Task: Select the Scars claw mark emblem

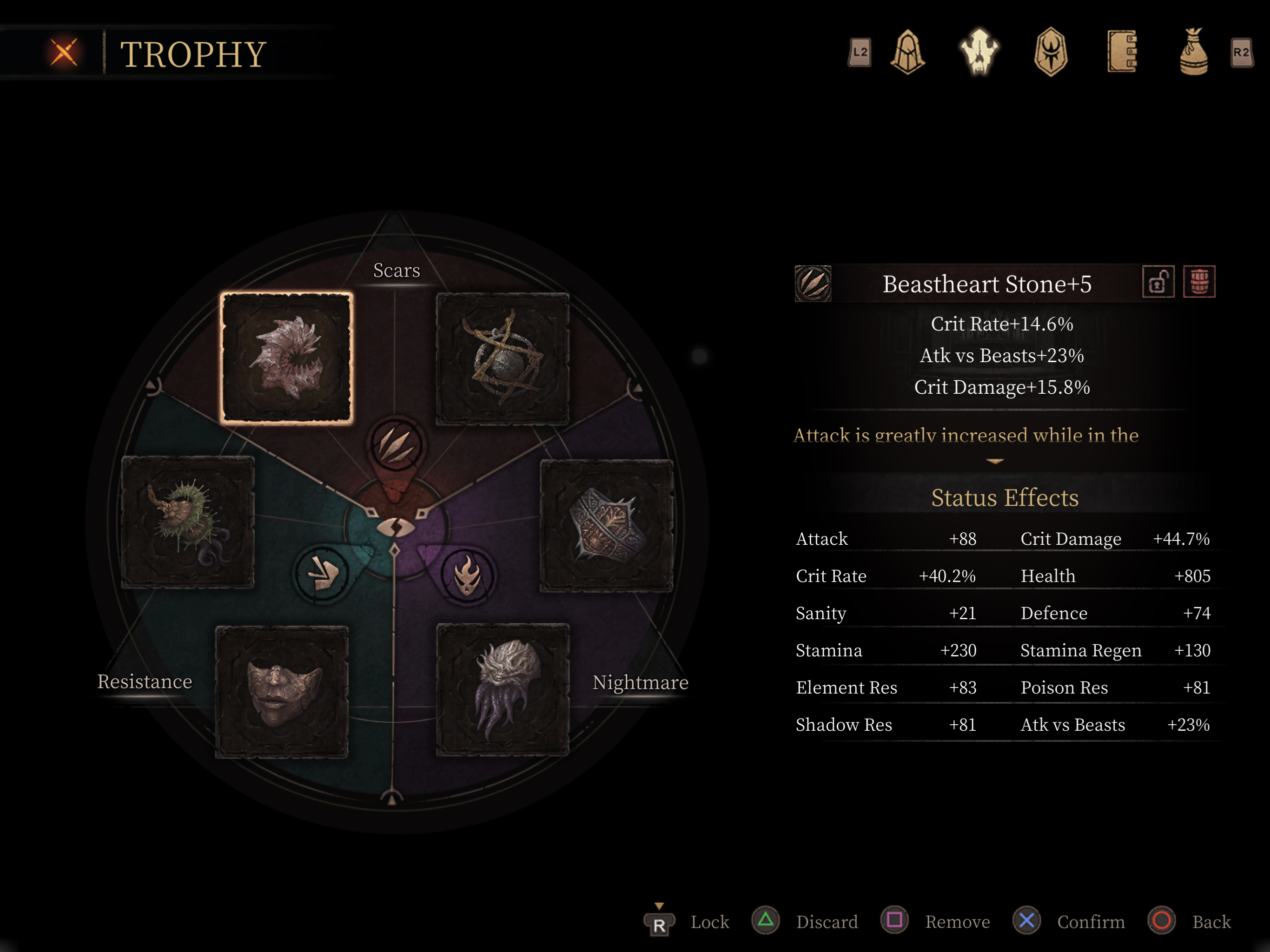Action: point(396,444)
